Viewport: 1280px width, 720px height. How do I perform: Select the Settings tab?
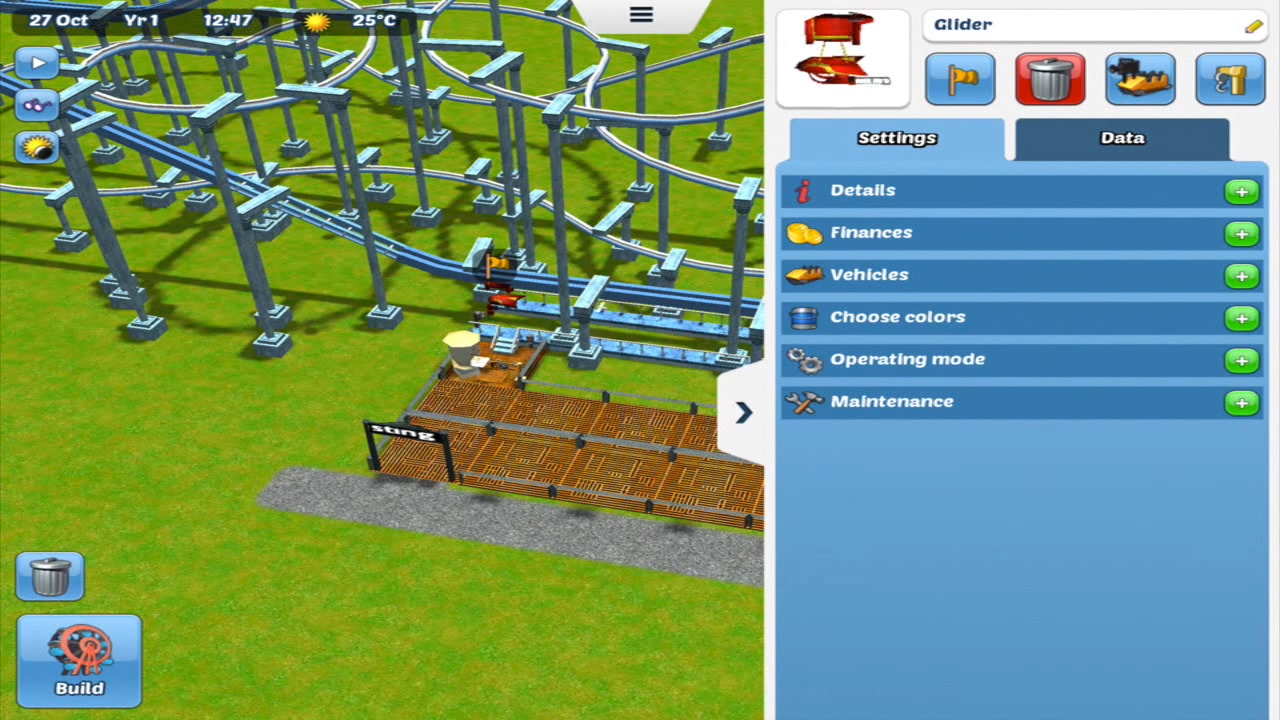tap(897, 138)
